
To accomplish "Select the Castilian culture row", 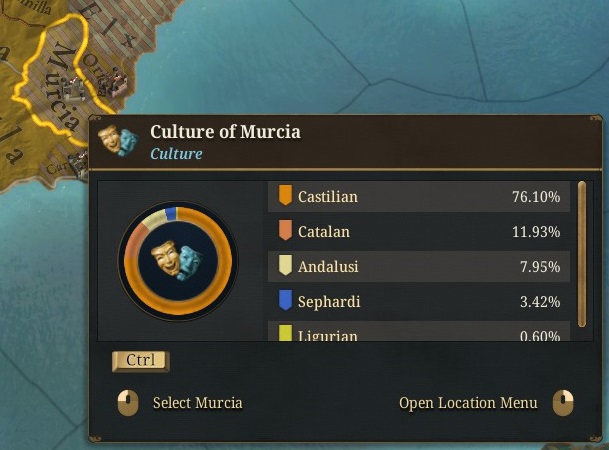I will 419,197.
